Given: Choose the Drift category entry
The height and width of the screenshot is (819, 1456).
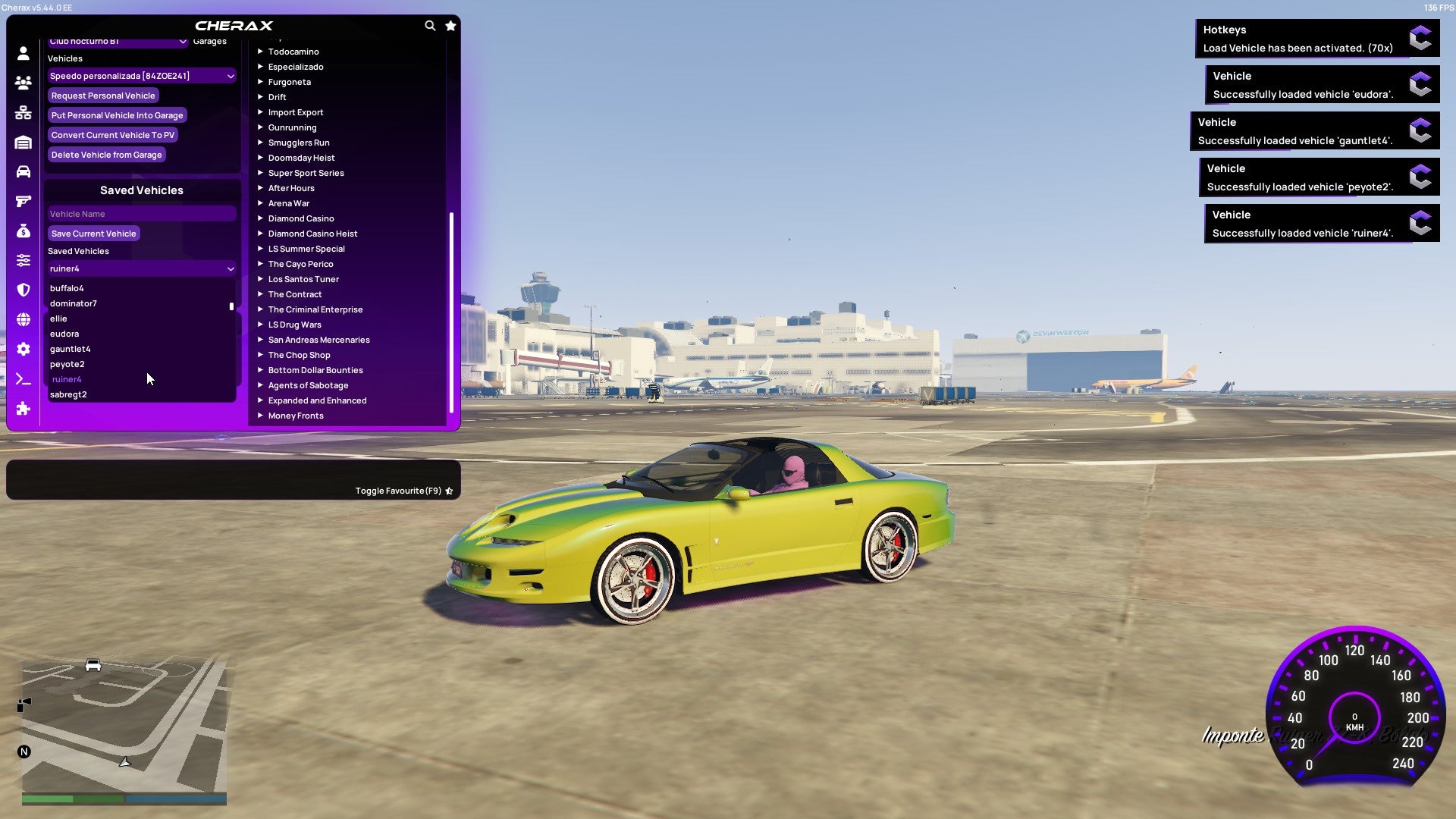Looking at the screenshot, I should [278, 96].
